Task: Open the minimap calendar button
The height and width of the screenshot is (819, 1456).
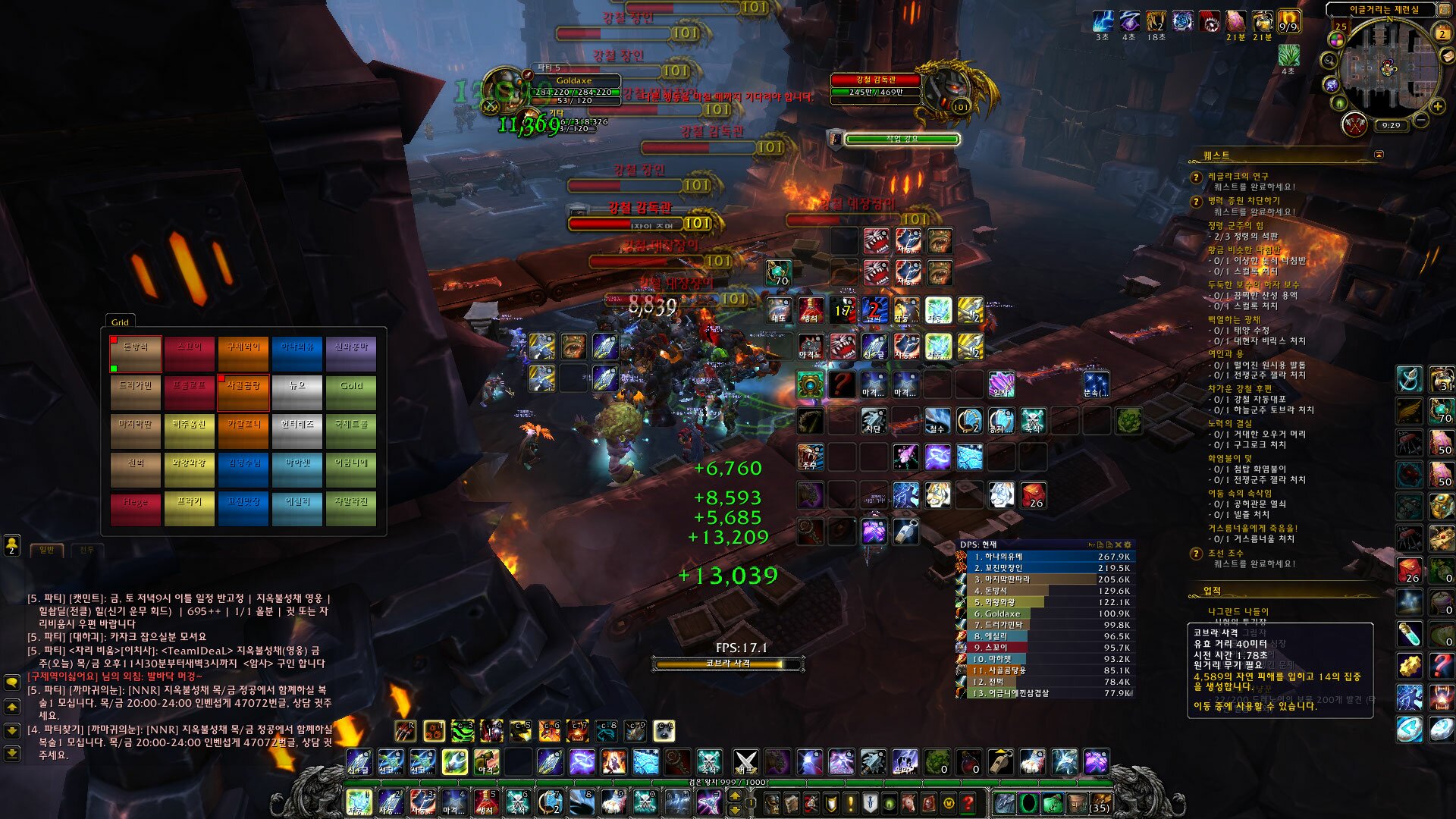Action: click(x=1442, y=33)
